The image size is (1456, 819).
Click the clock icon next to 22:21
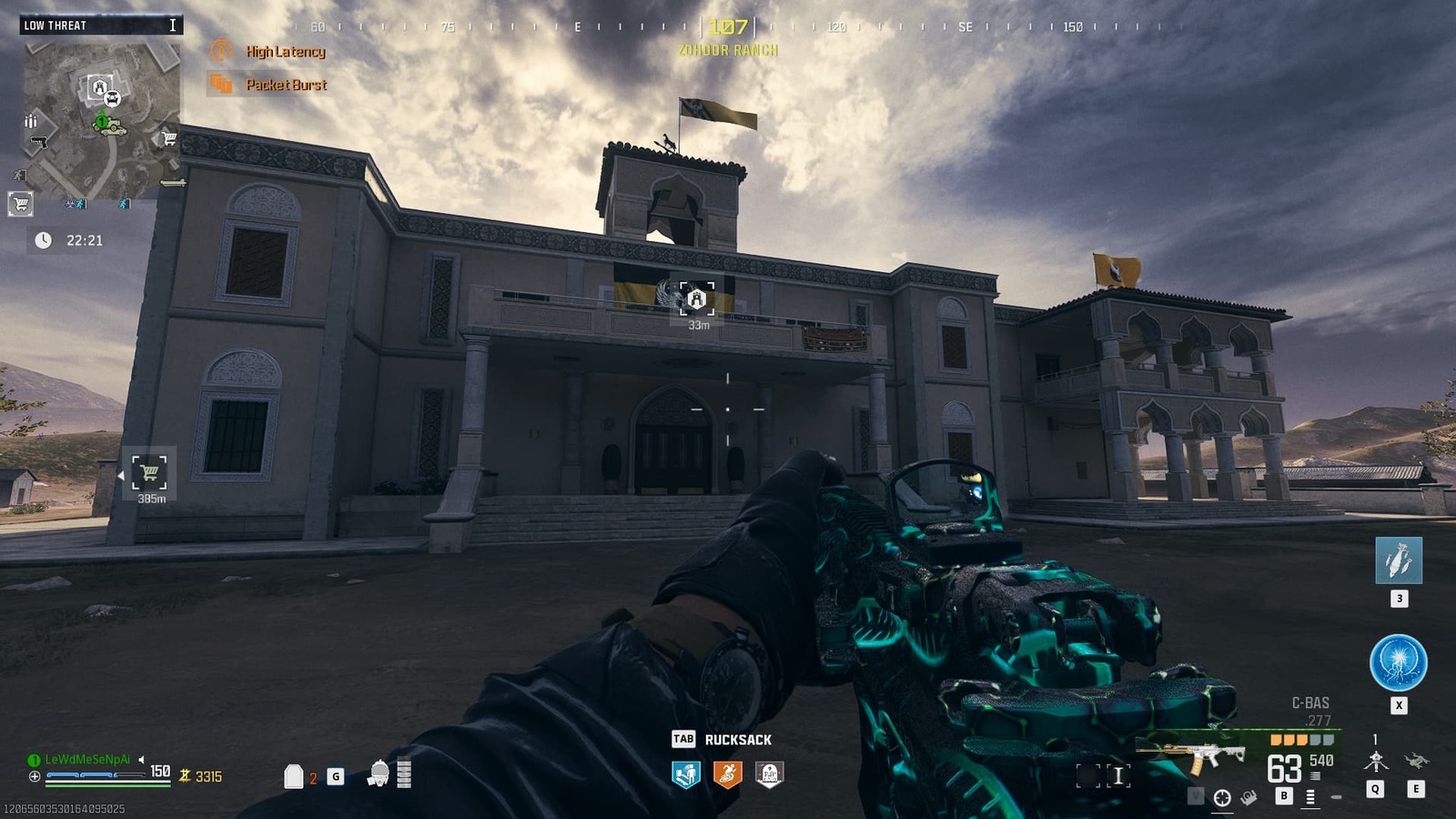(x=42, y=241)
